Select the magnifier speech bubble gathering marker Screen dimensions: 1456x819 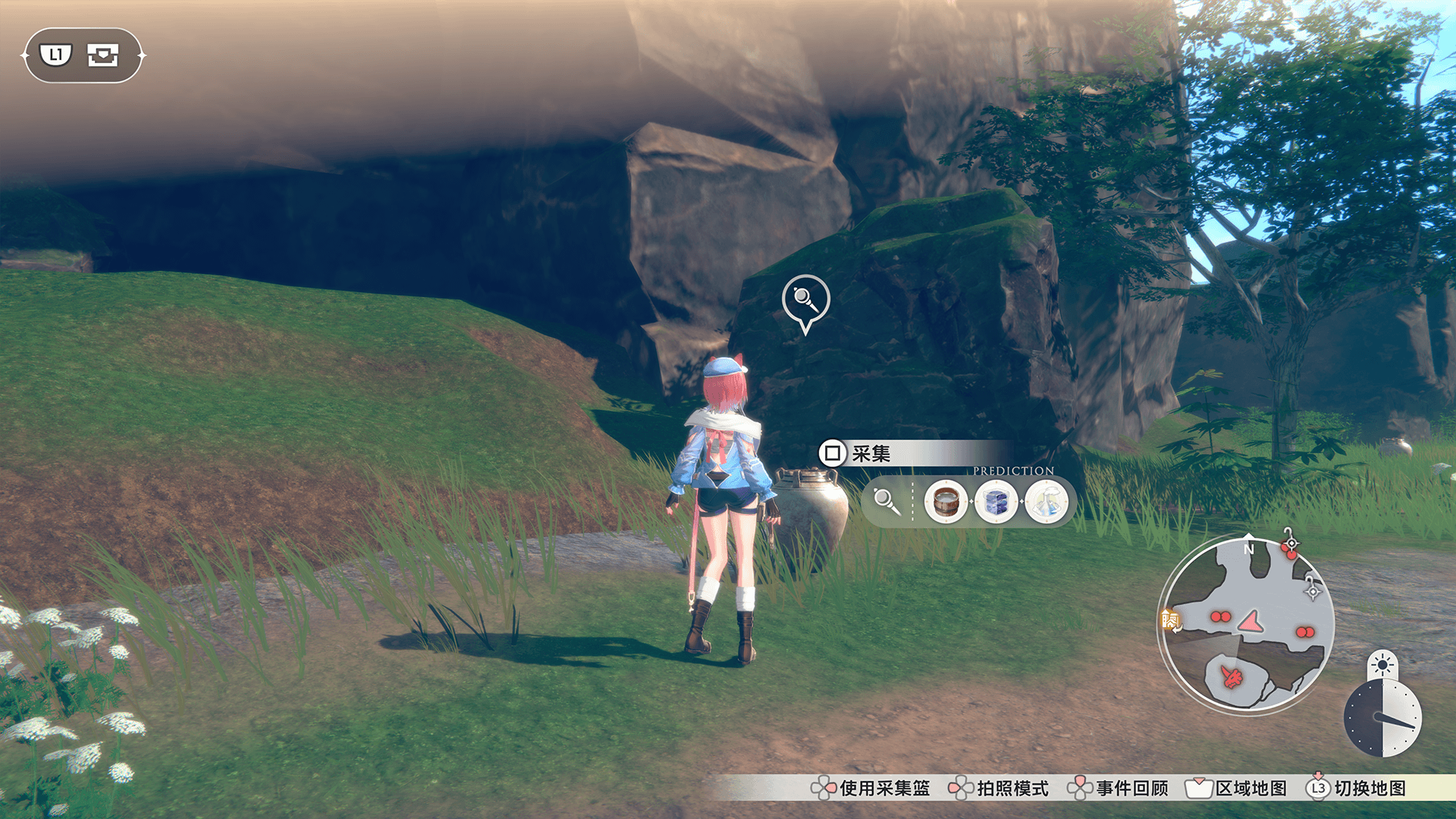805,300
